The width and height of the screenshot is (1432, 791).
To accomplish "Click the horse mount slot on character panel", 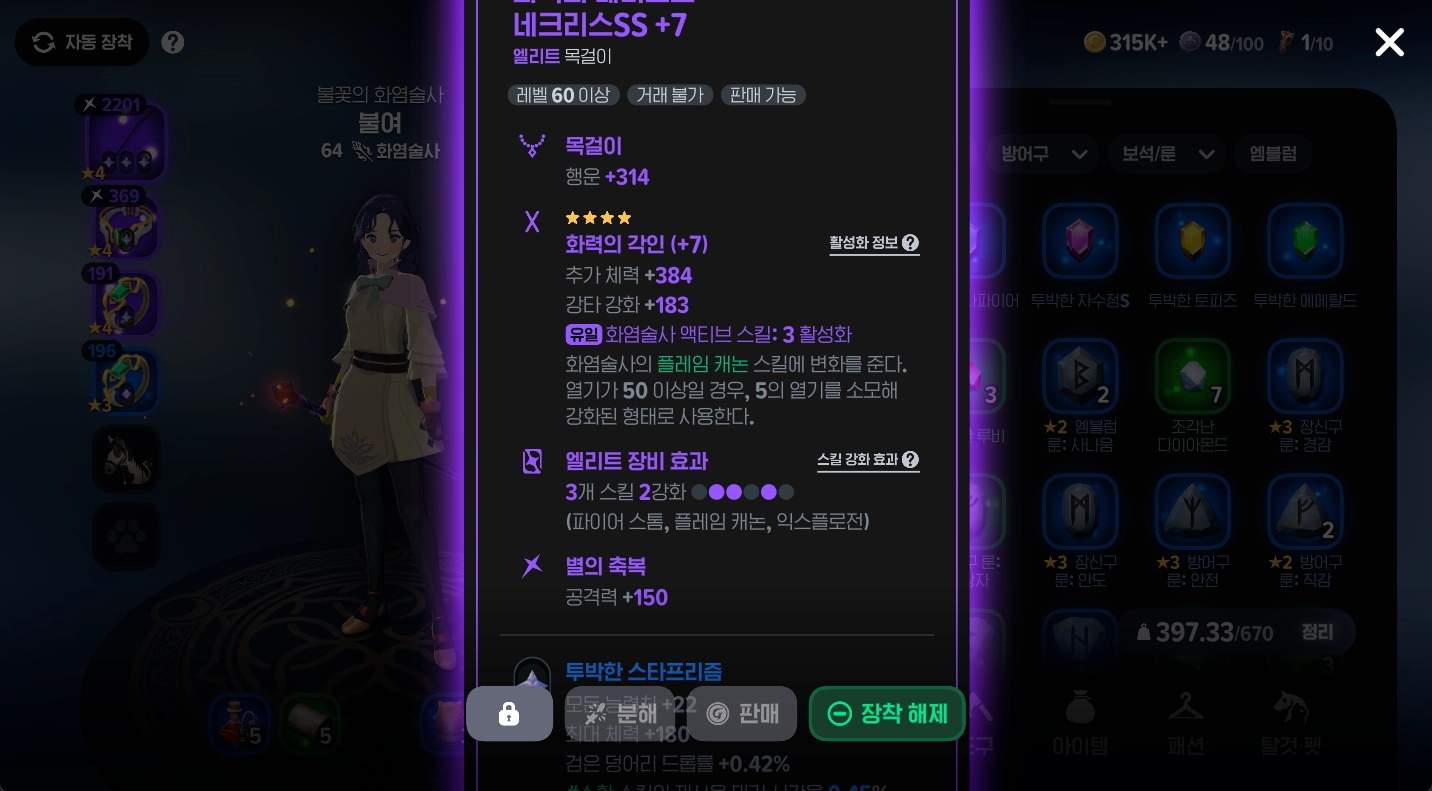I will (x=126, y=459).
